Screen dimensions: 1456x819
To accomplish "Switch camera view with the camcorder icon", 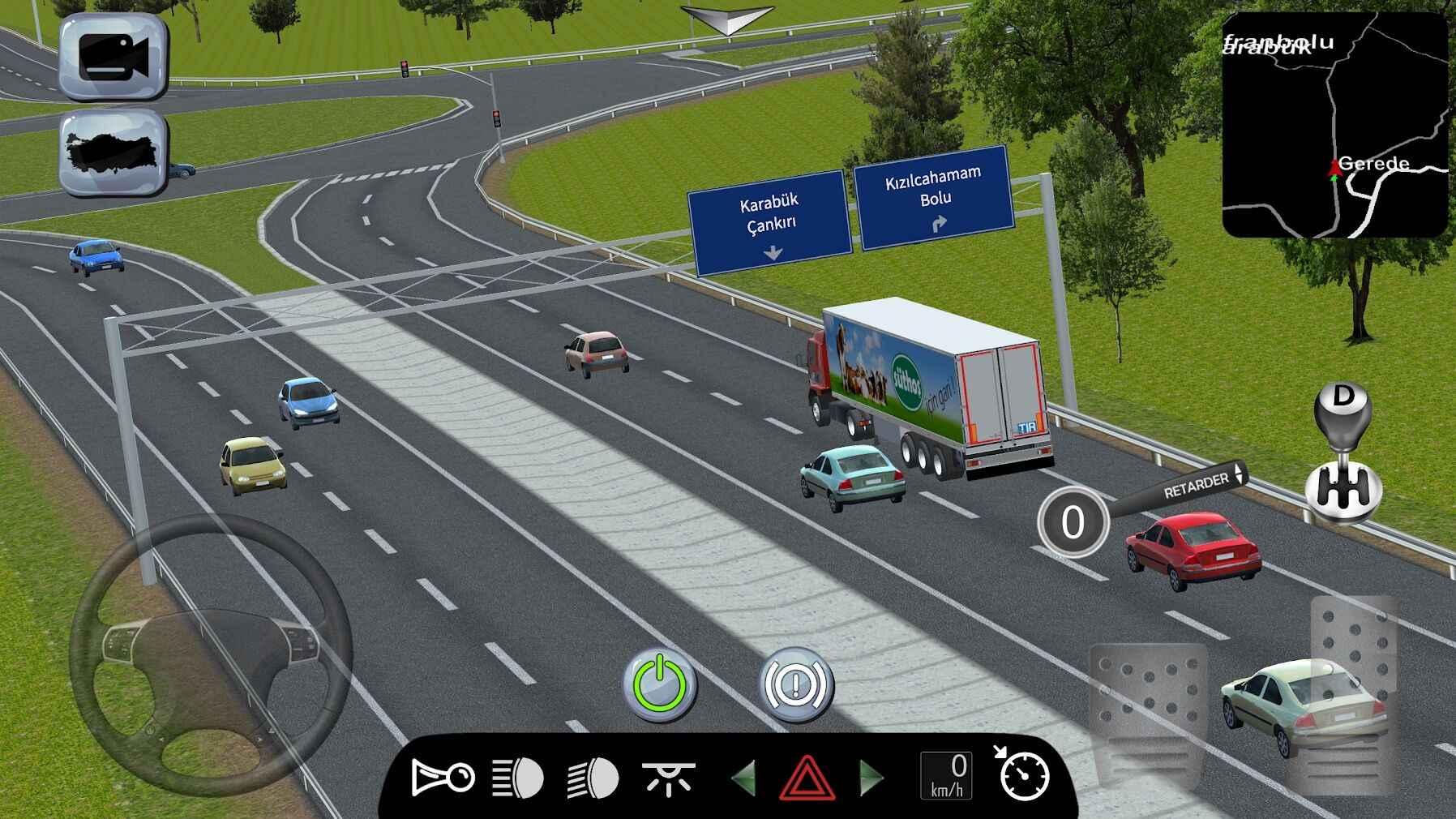I will click(x=112, y=57).
